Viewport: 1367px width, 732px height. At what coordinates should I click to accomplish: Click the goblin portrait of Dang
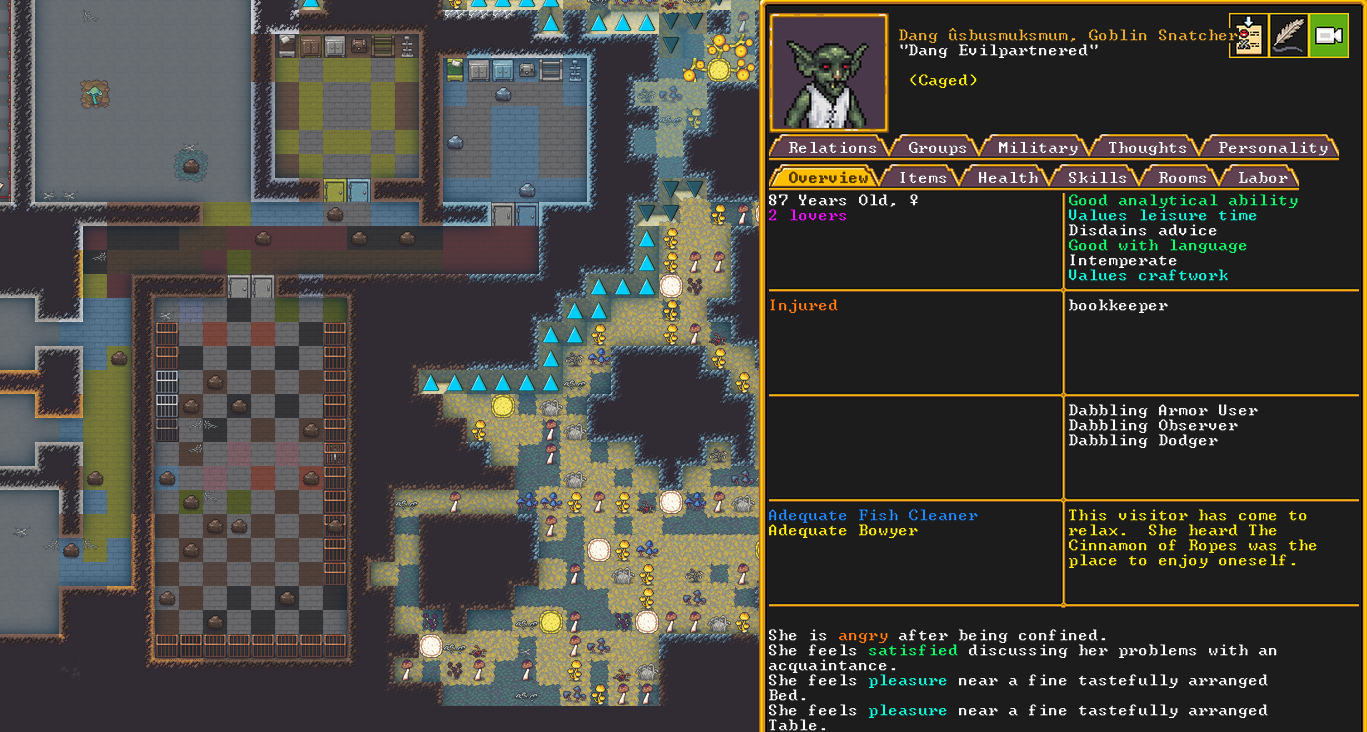(x=828, y=73)
